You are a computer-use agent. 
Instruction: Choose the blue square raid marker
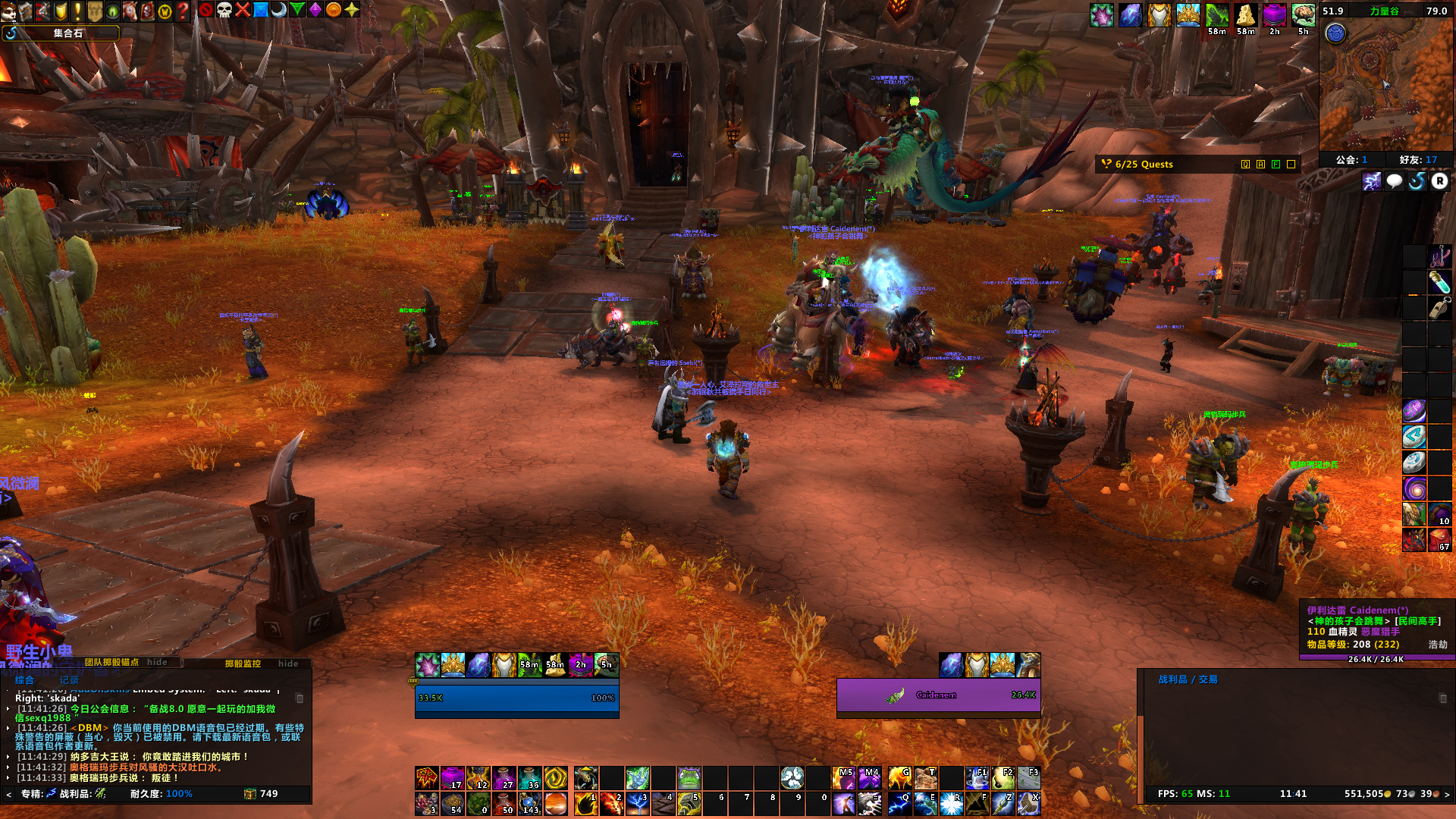tap(261, 10)
